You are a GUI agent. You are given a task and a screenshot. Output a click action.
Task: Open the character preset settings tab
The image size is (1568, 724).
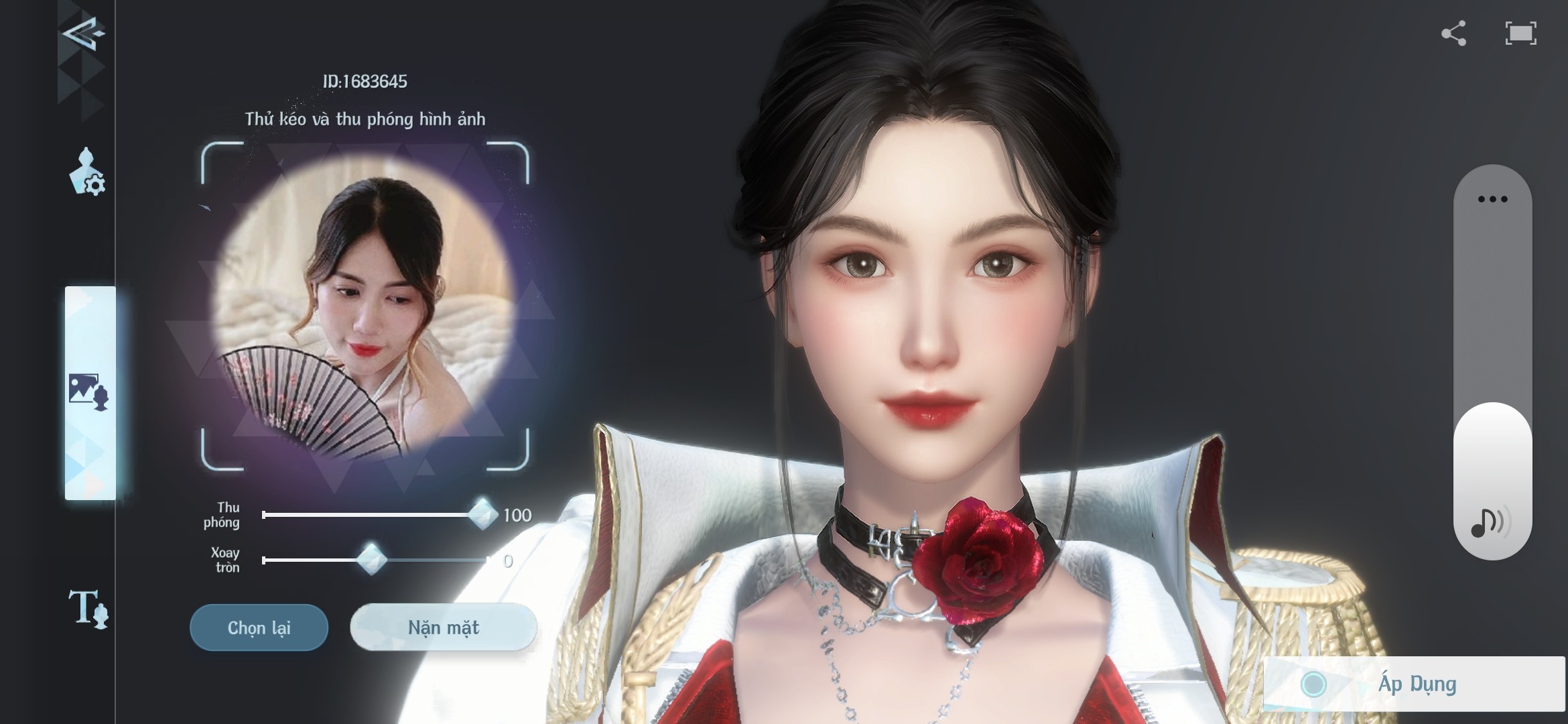[x=87, y=172]
